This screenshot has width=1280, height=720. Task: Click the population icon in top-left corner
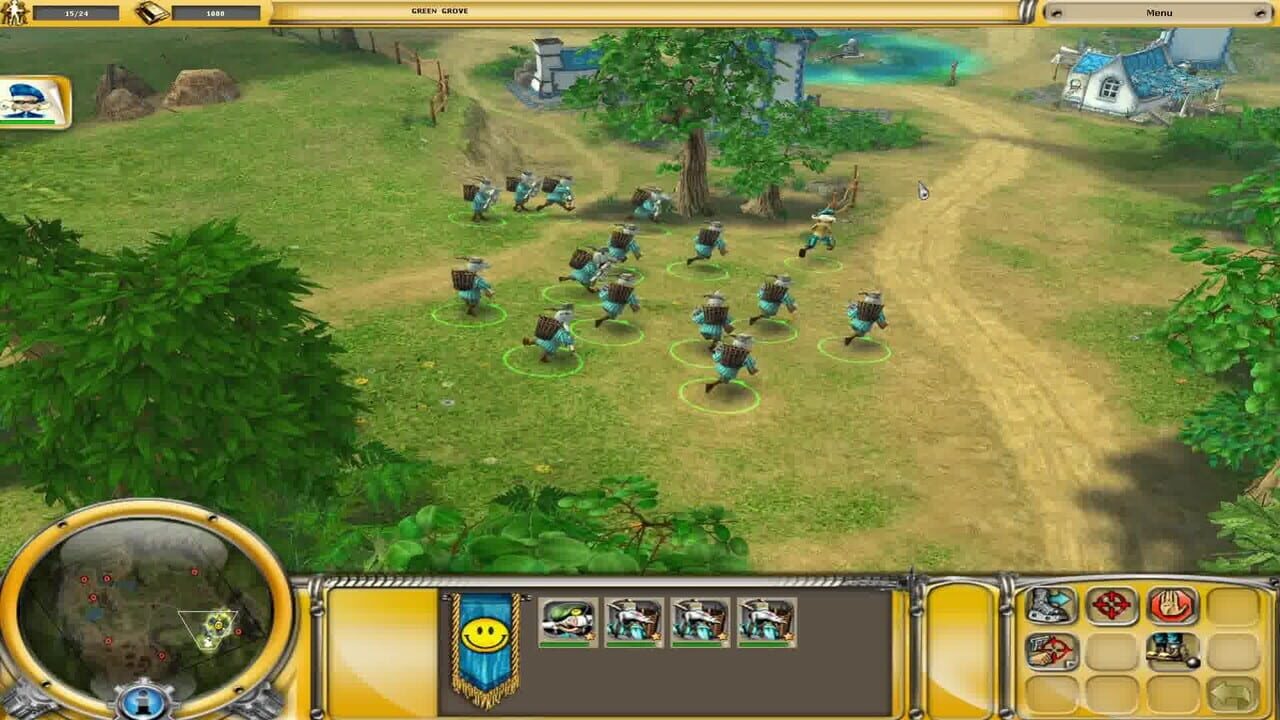15,12
